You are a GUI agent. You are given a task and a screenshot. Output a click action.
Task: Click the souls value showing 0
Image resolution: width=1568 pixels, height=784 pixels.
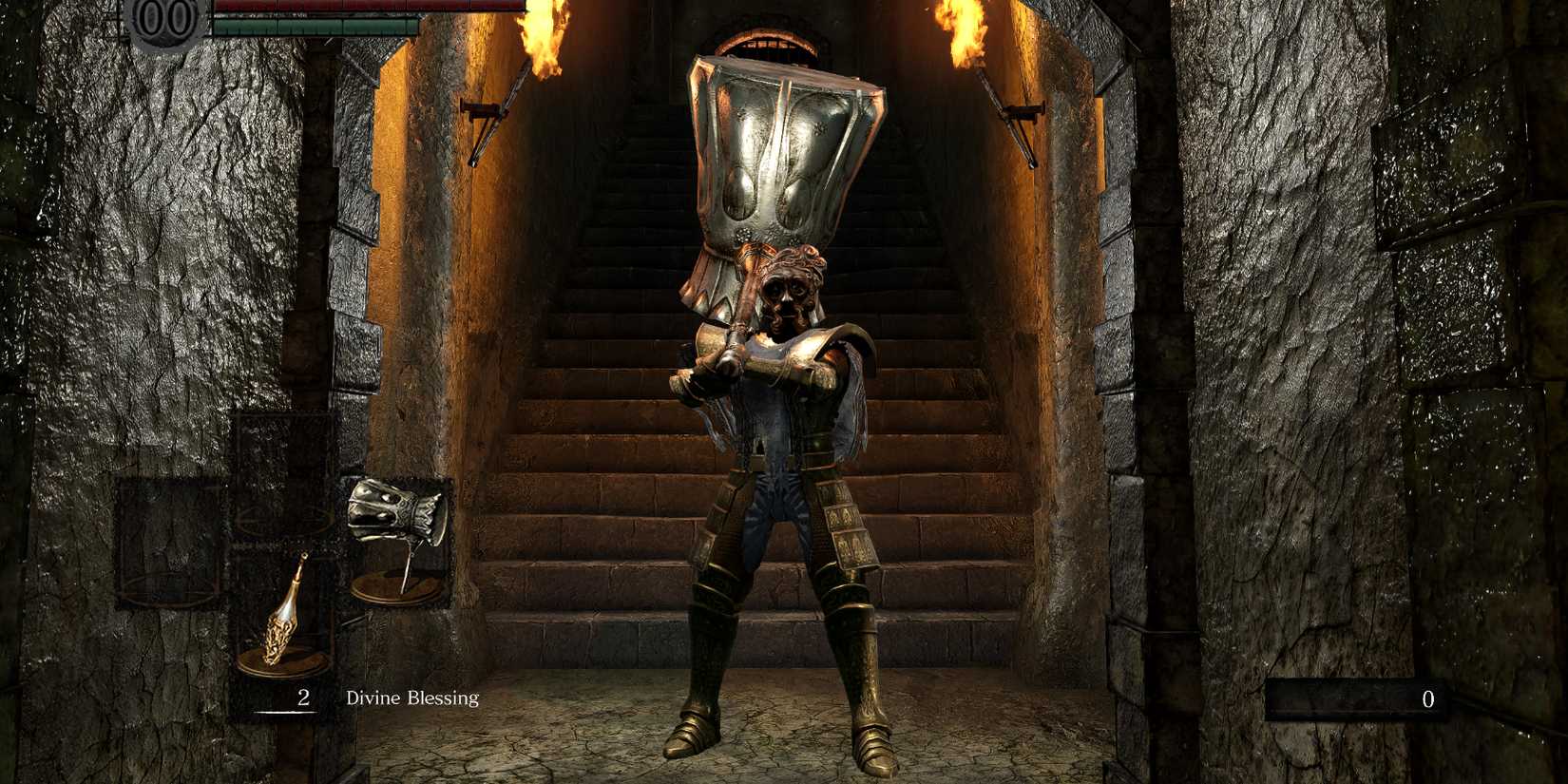tap(1429, 699)
